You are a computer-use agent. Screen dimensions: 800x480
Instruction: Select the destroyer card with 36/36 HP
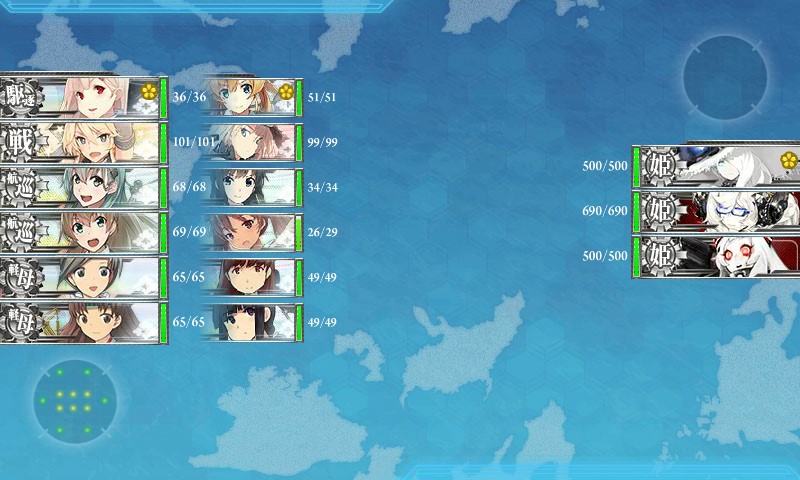pyautogui.click(x=82, y=97)
